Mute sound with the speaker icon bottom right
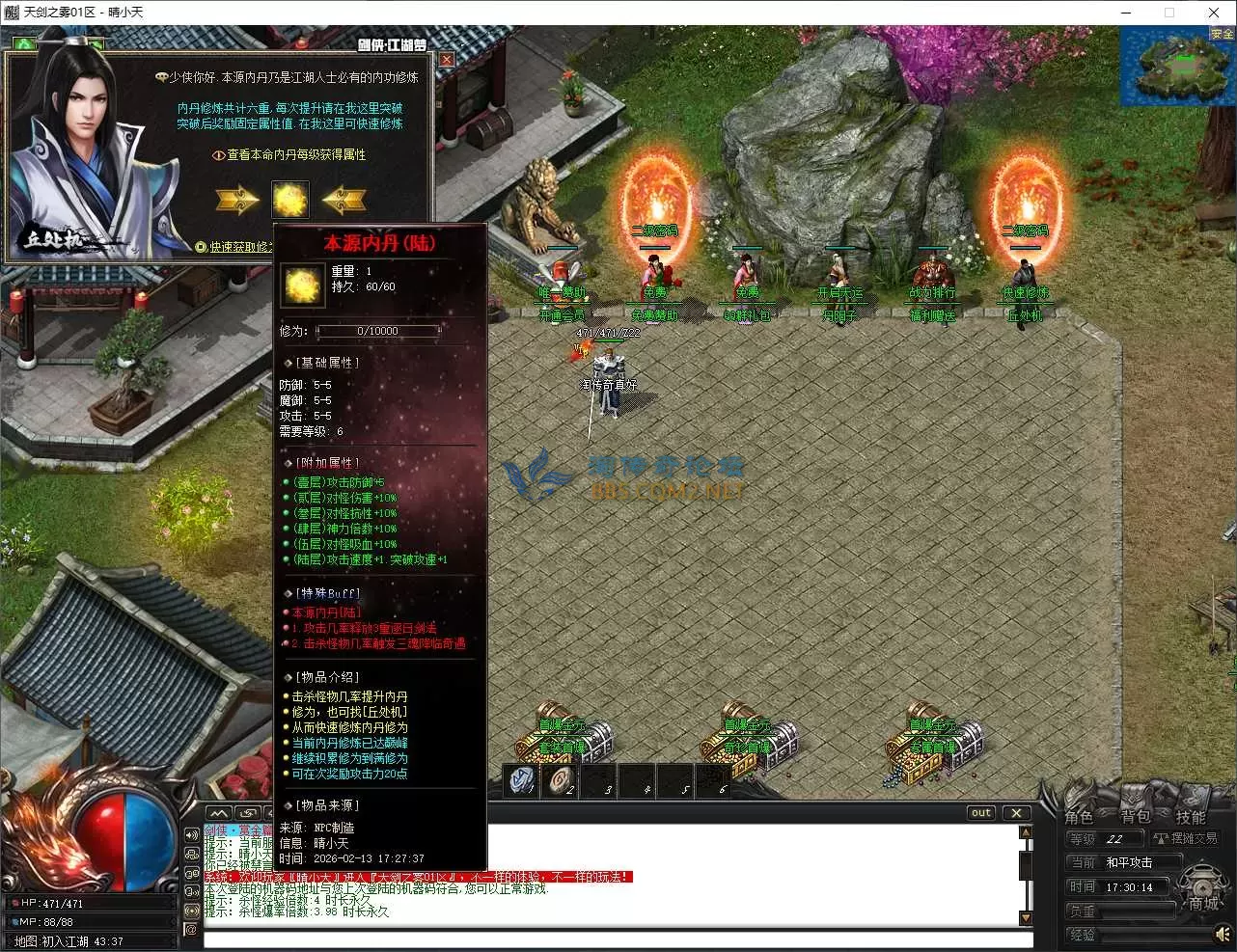 click(1223, 934)
